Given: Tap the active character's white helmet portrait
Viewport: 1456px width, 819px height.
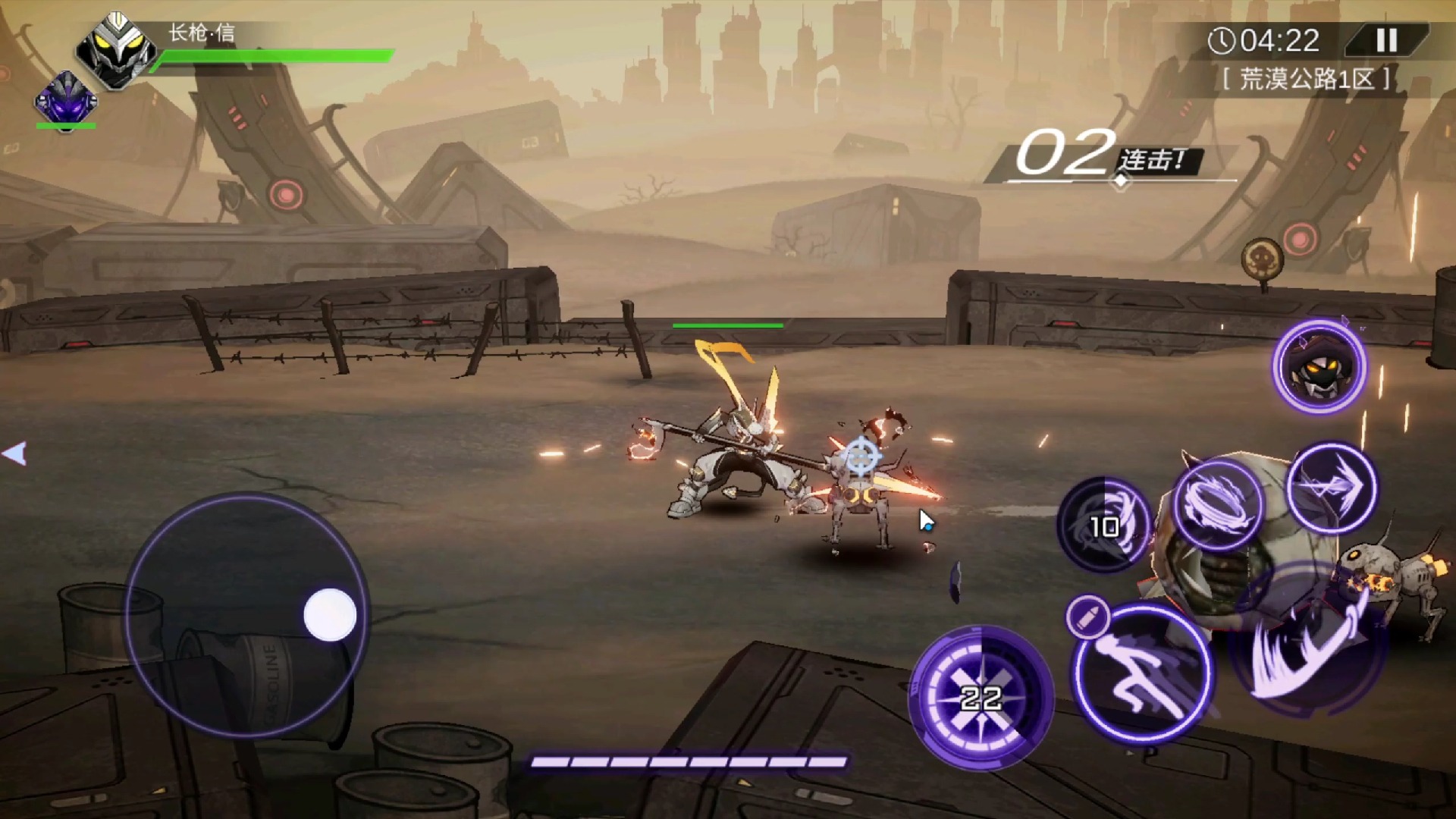Looking at the screenshot, I should (116, 52).
